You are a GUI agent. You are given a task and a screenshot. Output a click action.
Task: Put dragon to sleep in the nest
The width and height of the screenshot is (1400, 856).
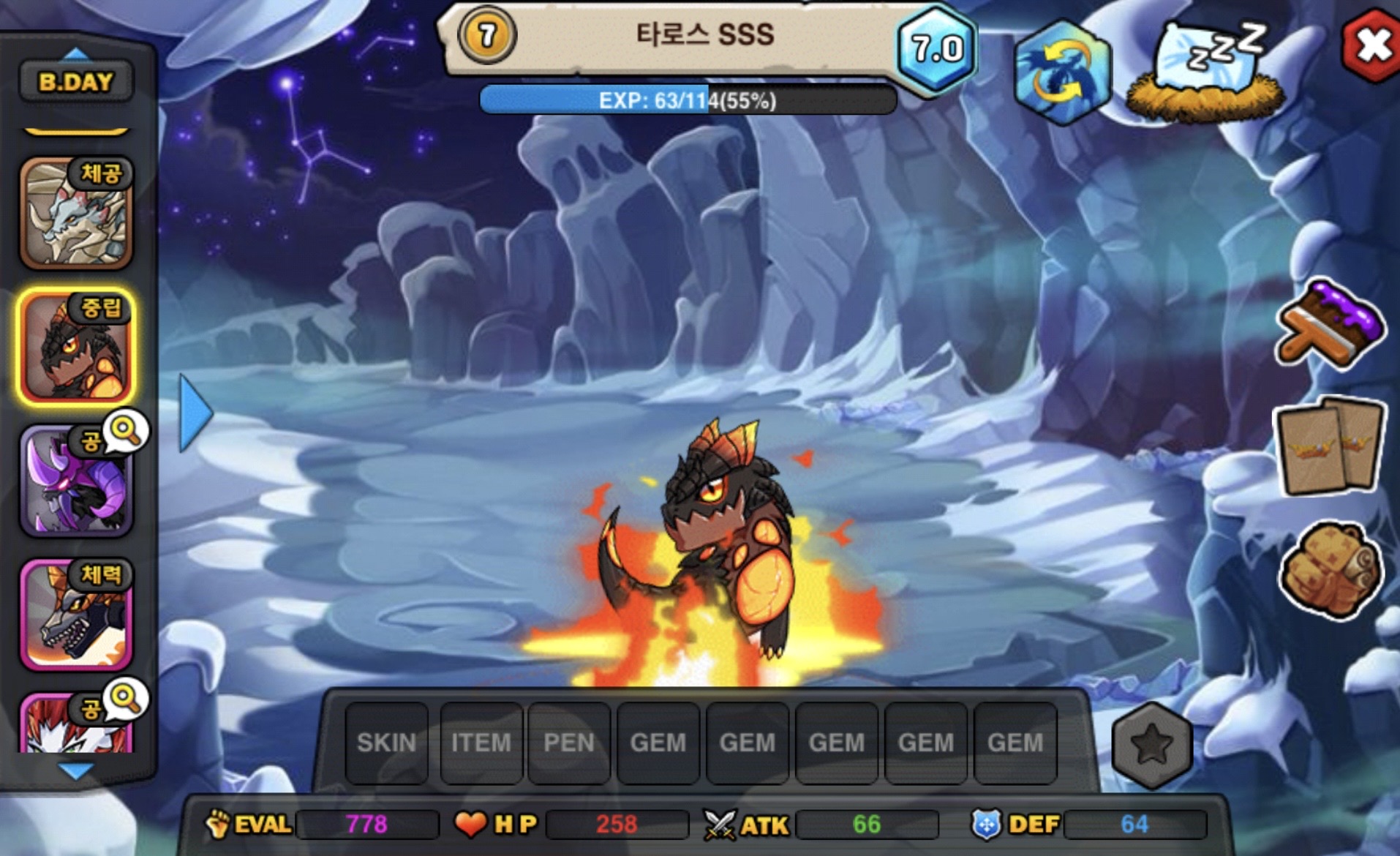click(x=1205, y=72)
